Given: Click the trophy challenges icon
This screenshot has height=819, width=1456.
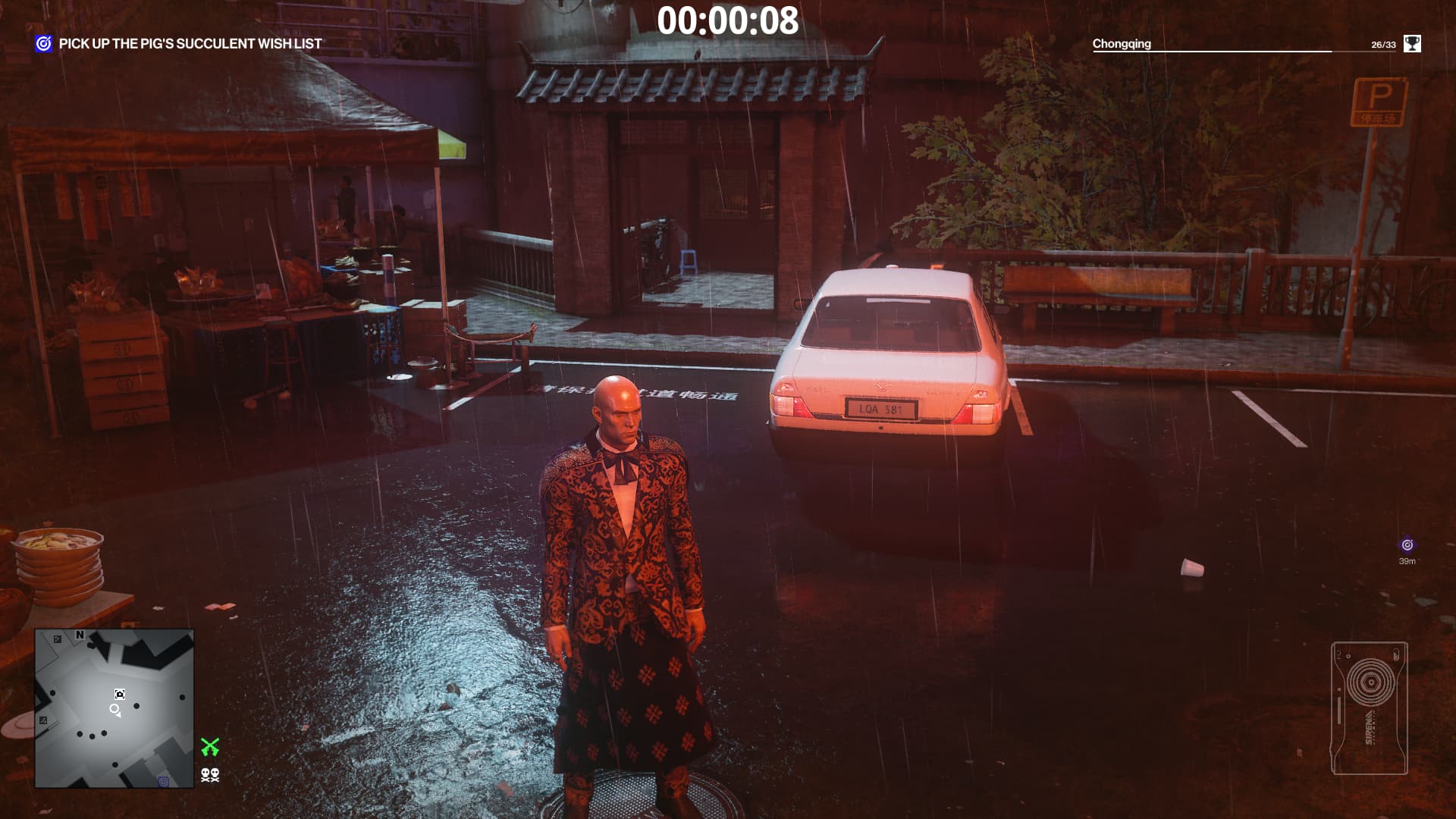Looking at the screenshot, I should click(1411, 44).
